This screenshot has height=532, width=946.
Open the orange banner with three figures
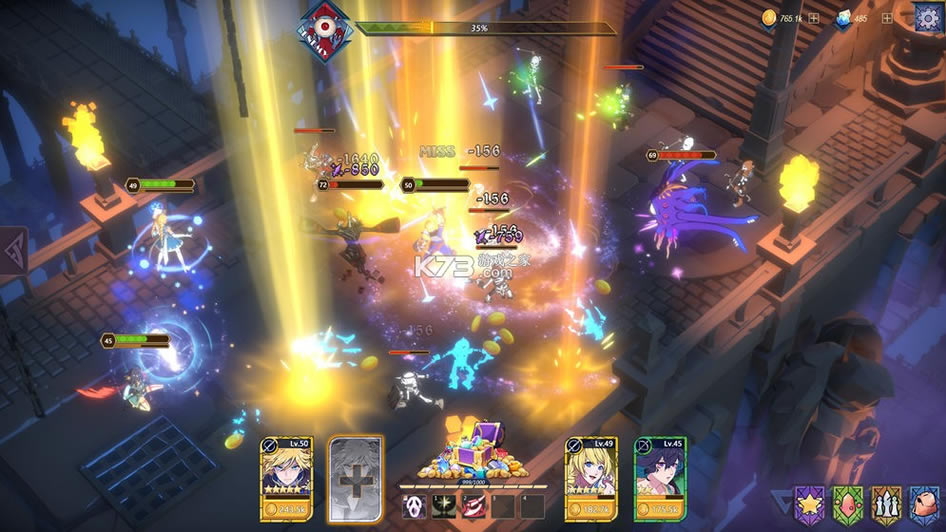pos(887,503)
